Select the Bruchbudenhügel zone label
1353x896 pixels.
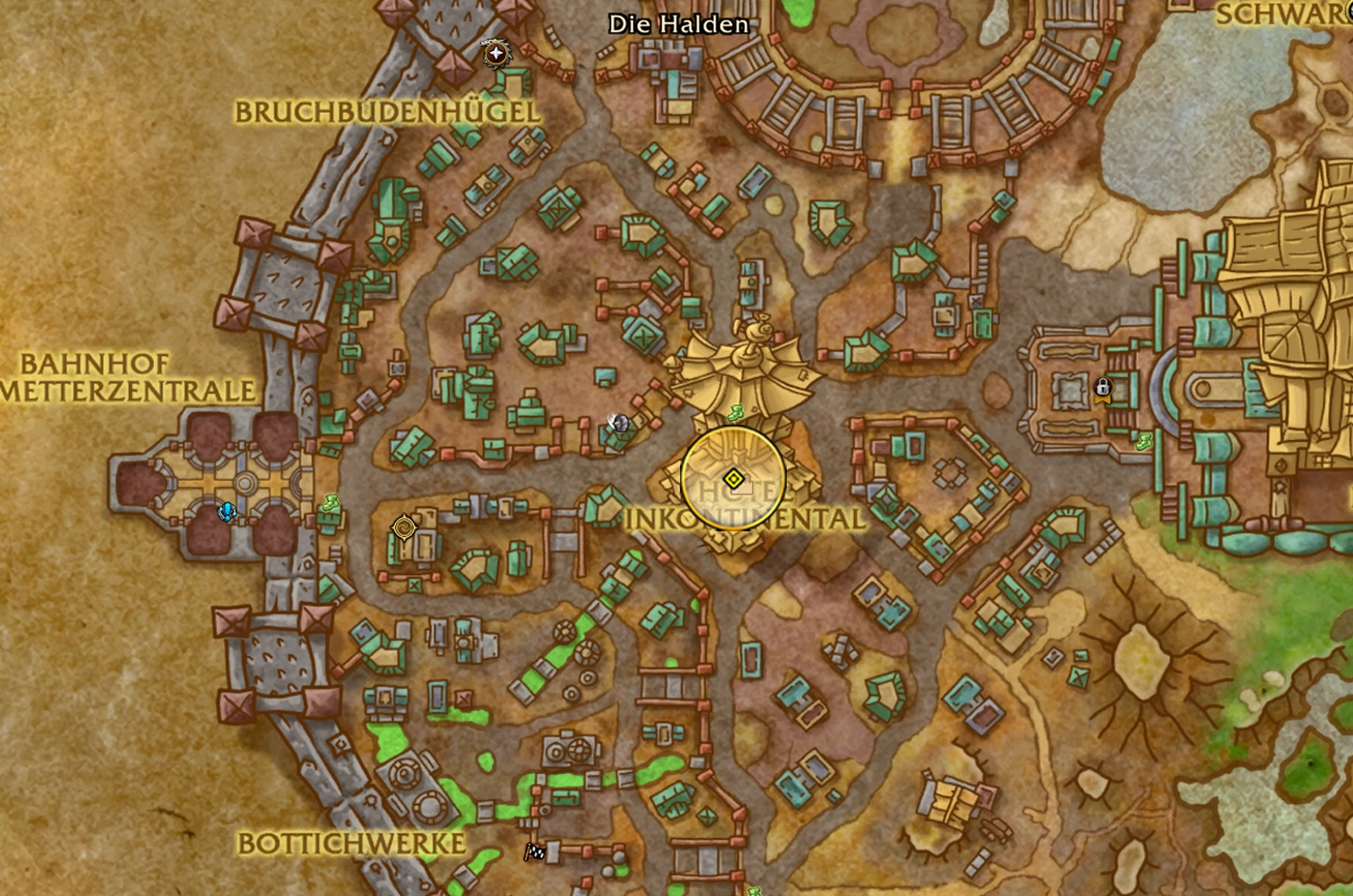click(387, 113)
